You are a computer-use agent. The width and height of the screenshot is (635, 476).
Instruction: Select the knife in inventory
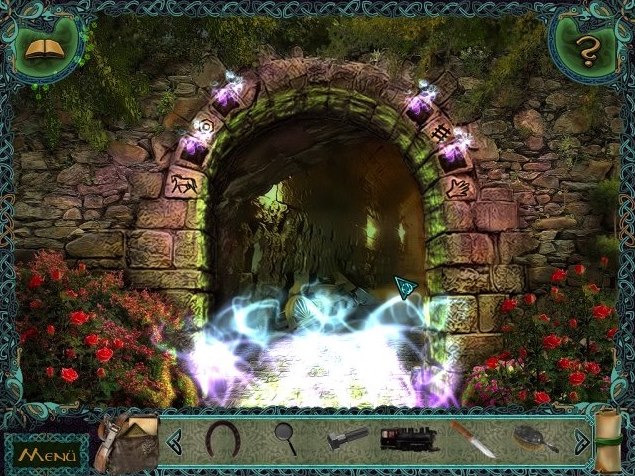471,438
